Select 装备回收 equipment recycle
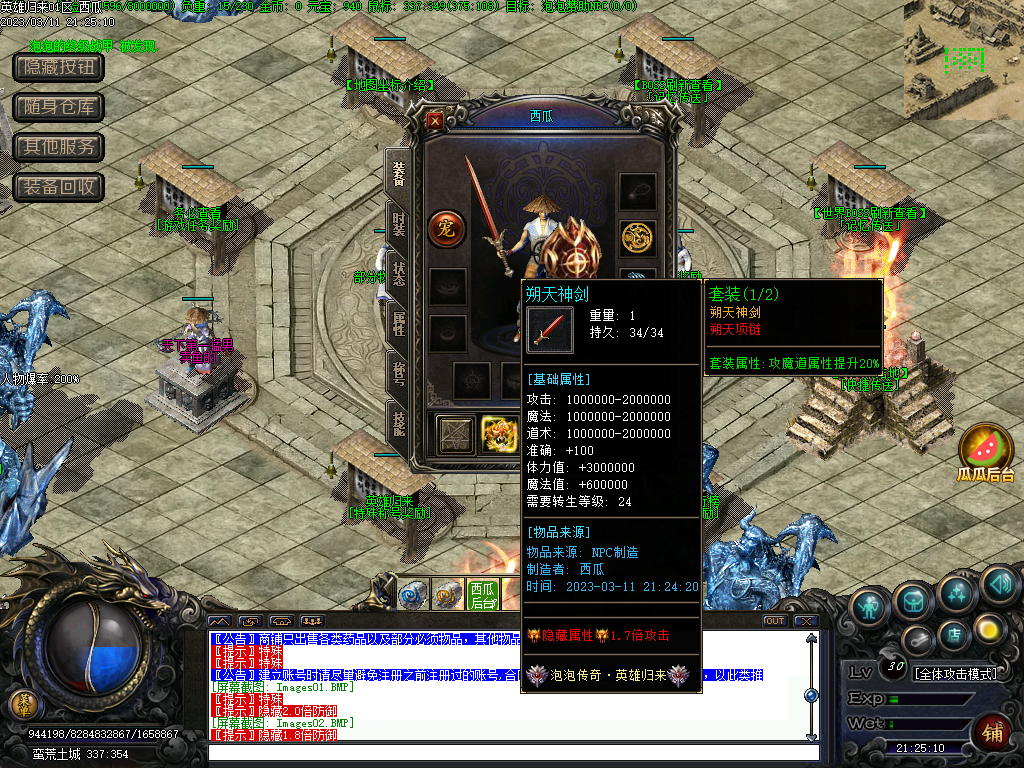 59,187
